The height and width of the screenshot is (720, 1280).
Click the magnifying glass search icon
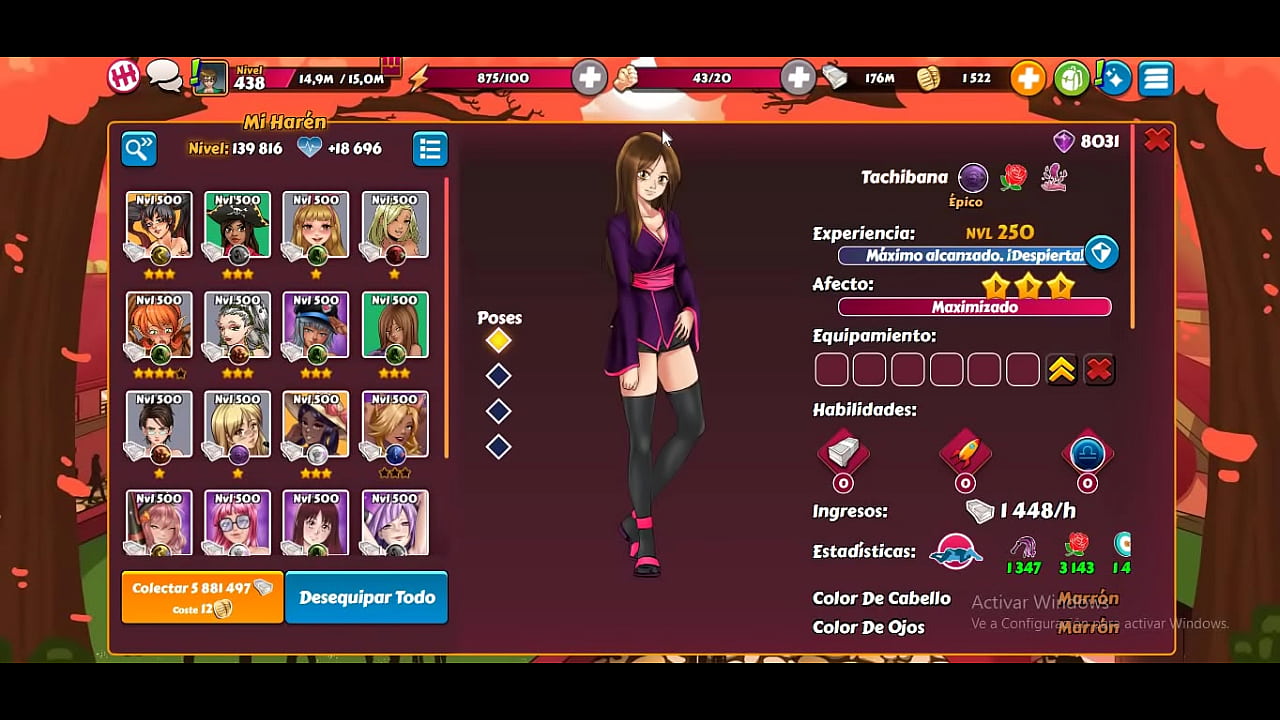(139, 148)
